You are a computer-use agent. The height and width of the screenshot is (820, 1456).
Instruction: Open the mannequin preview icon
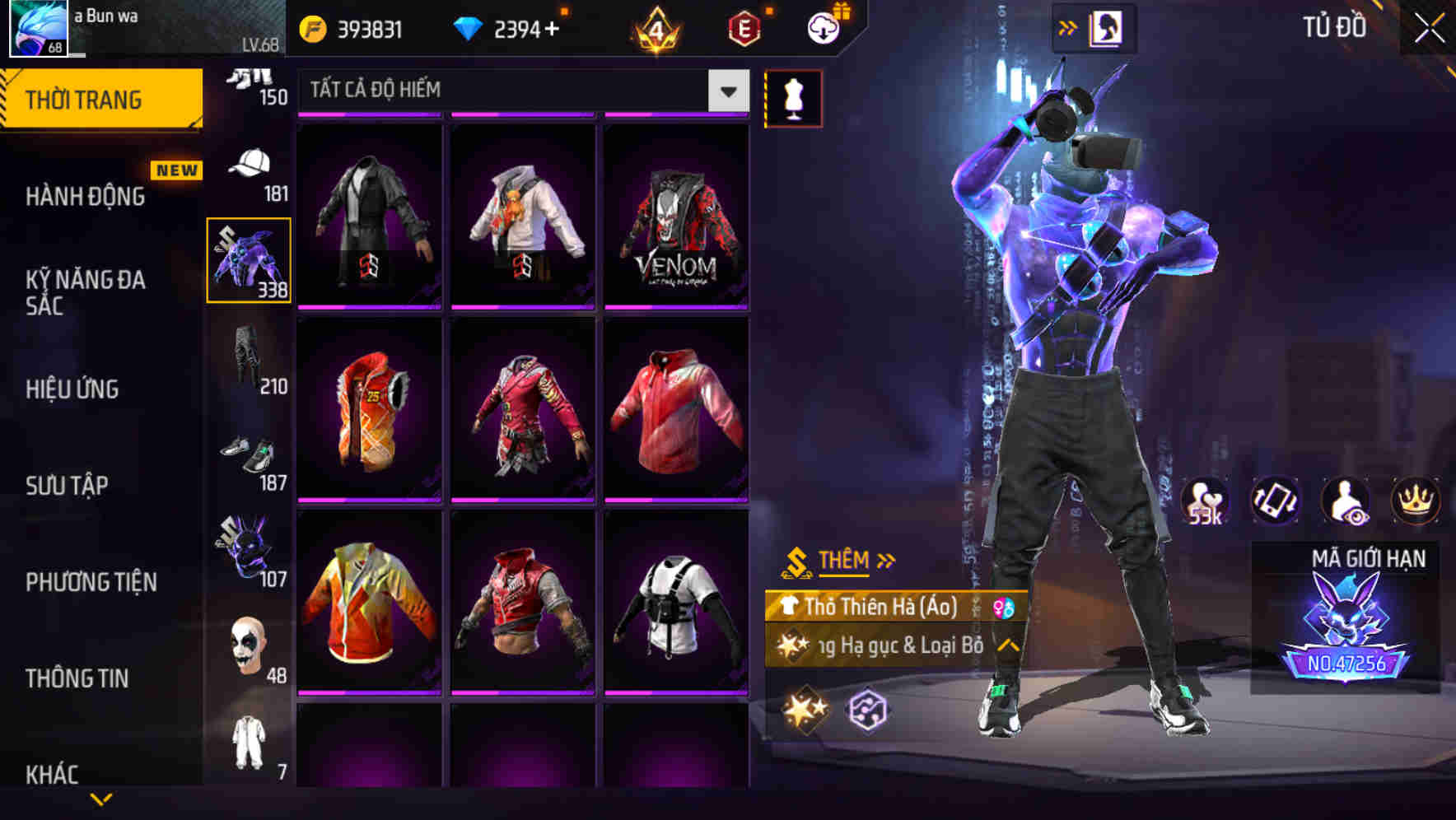click(793, 97)
